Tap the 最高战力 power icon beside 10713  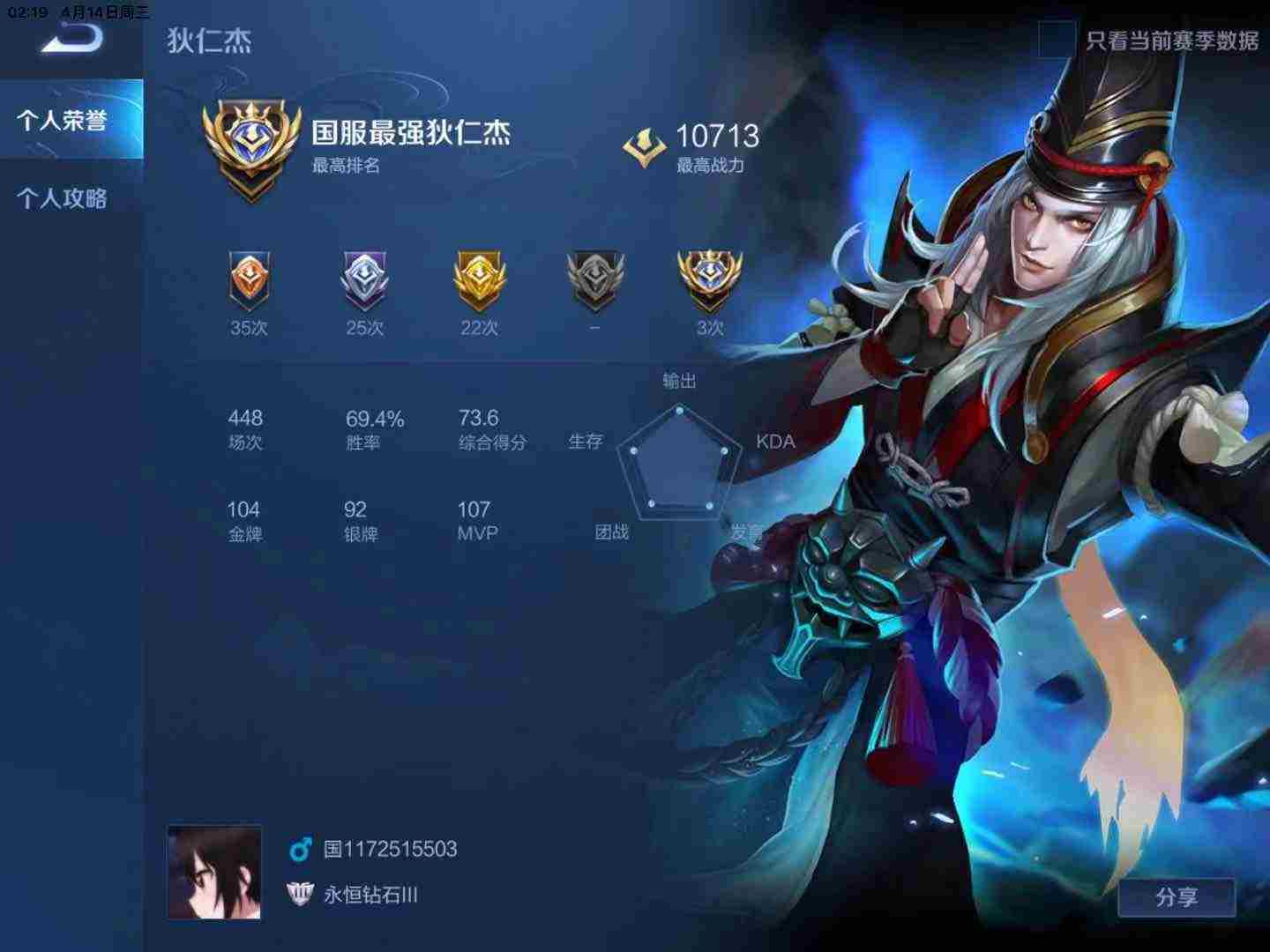point(645,144)
